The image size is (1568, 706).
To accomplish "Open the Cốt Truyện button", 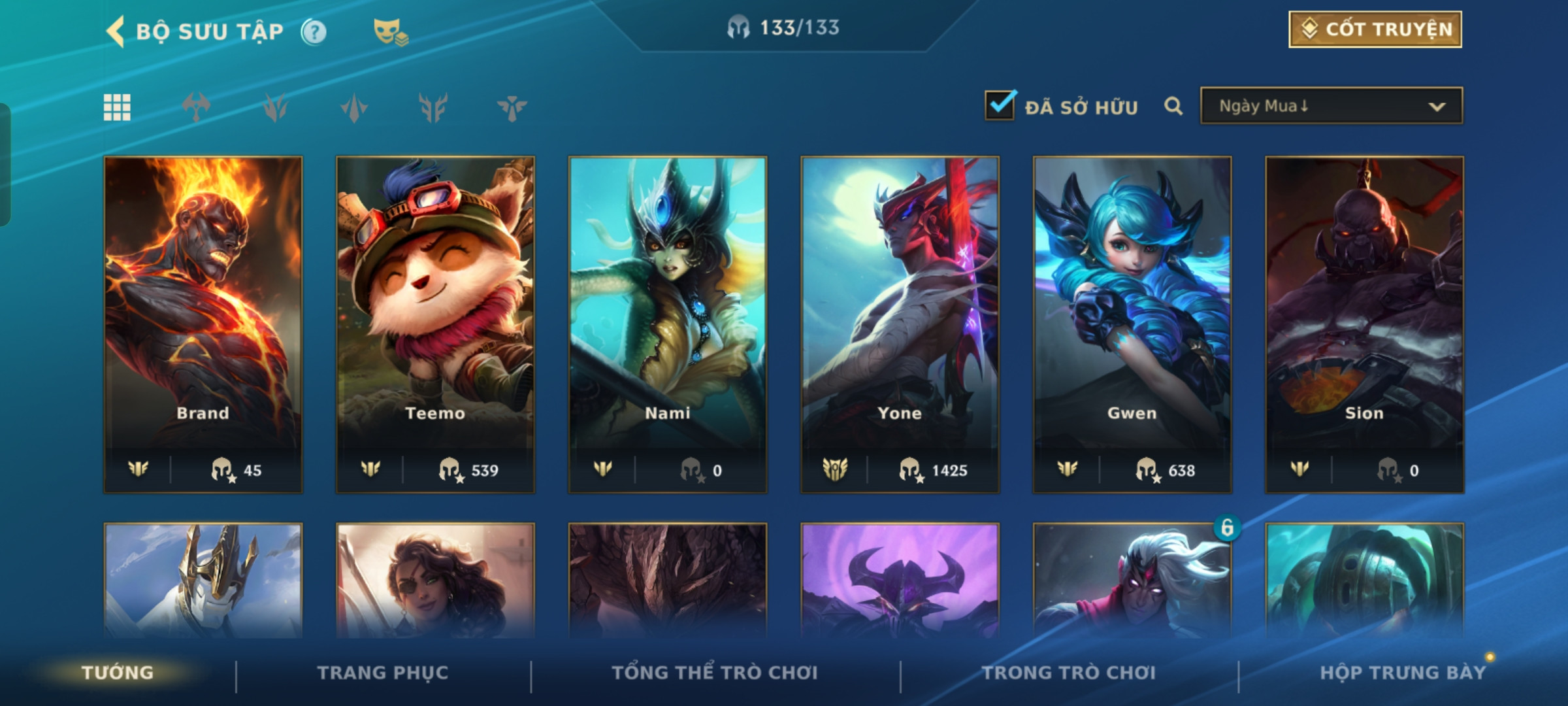I will click(x=1375, y=29).
